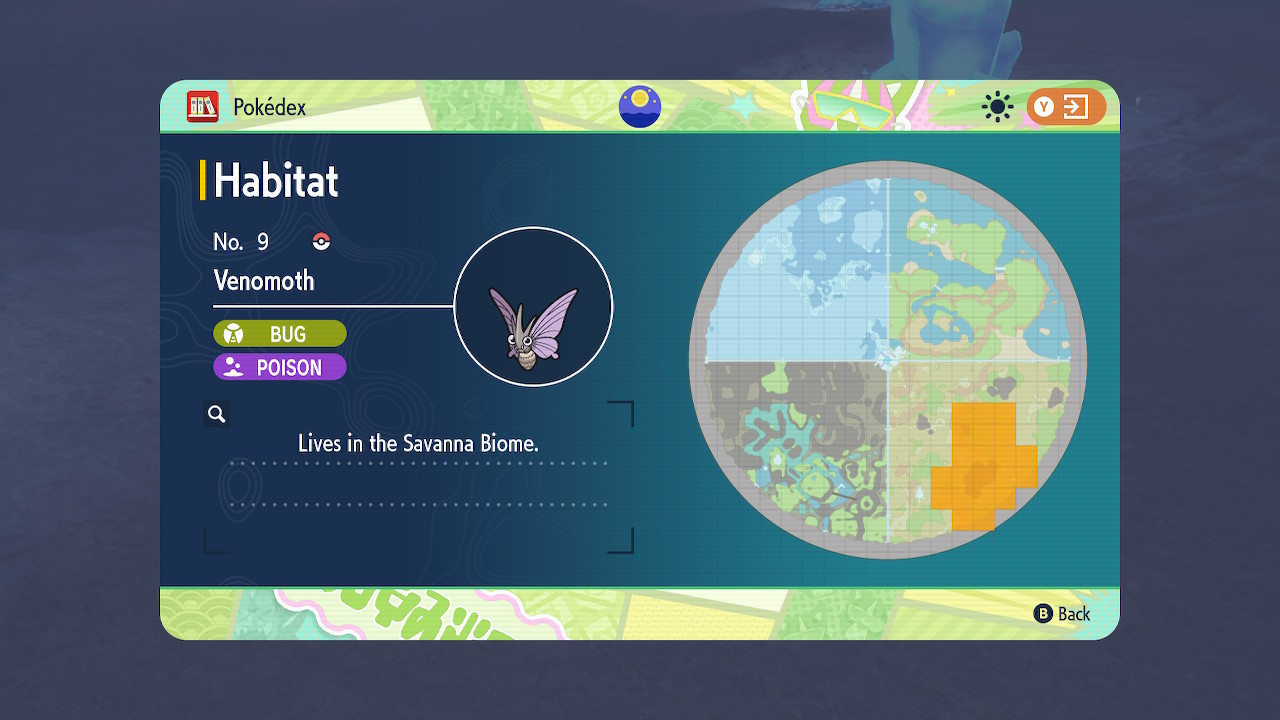Go Back from the Habitat page
1280x720 pixels.
(x=1062, y=614)
